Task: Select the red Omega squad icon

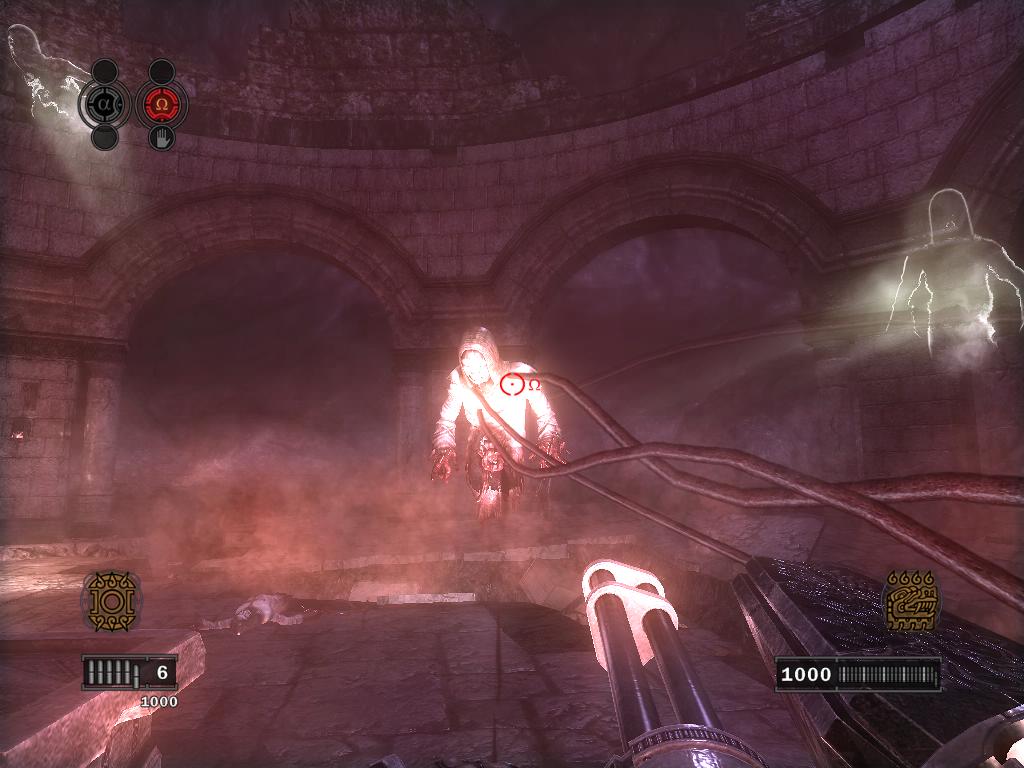Action: (x=161, y=104)
